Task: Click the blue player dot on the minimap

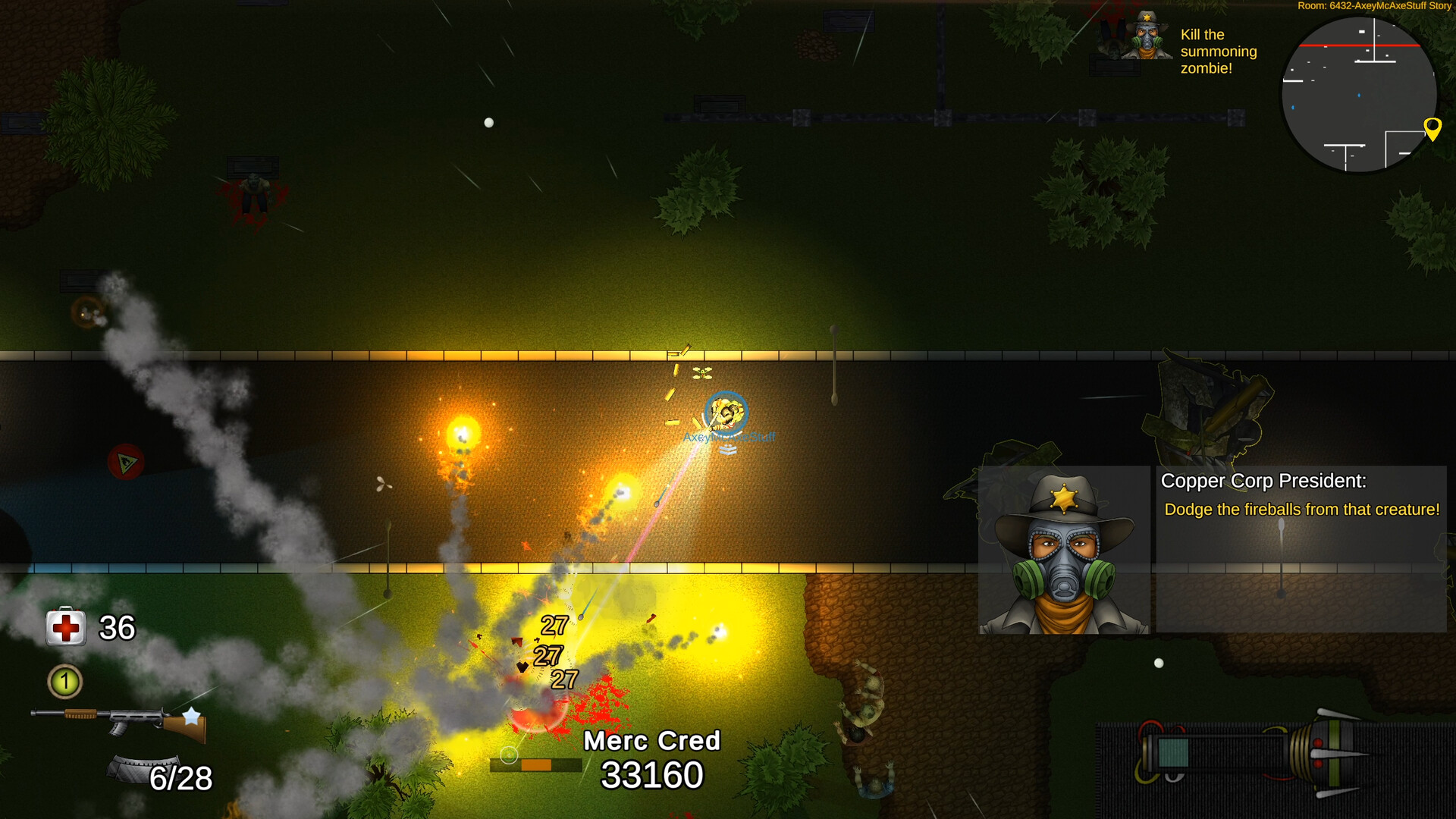Action: coord(1360,96)
